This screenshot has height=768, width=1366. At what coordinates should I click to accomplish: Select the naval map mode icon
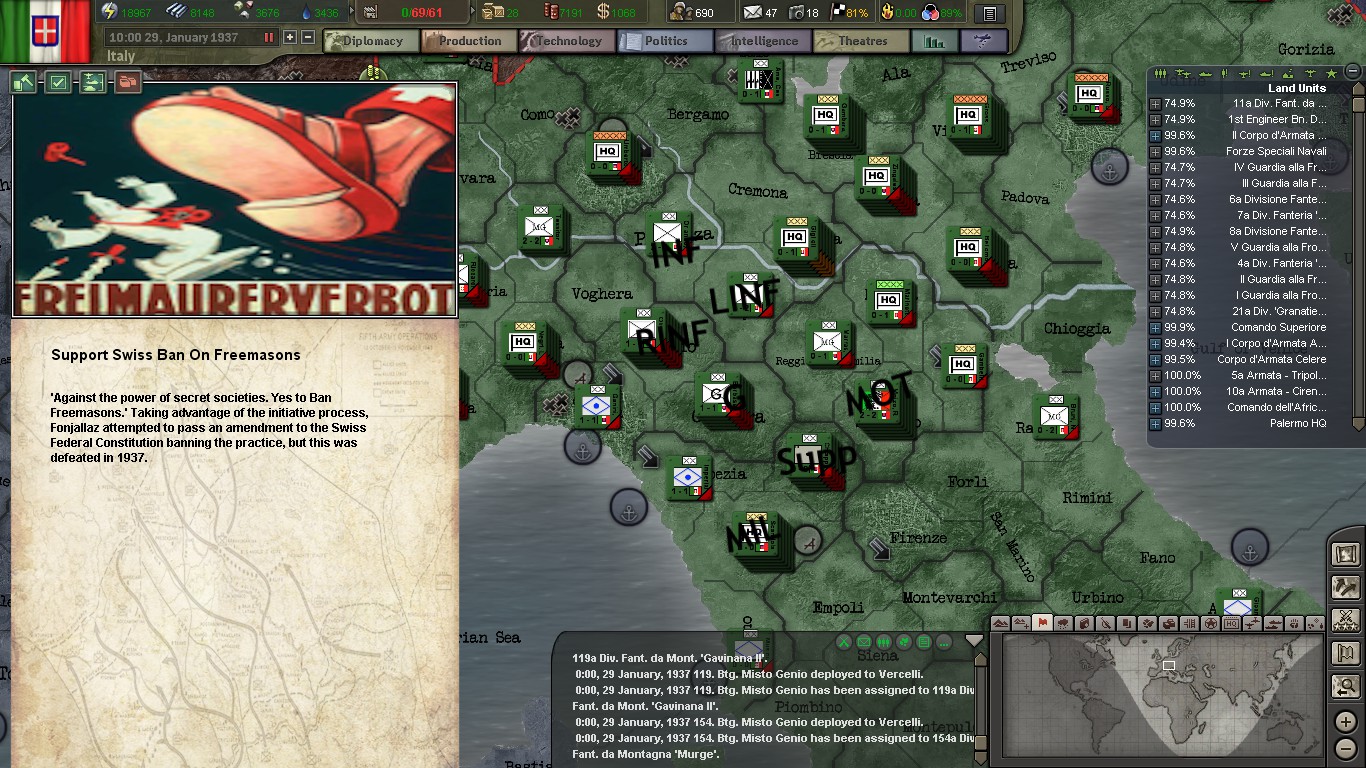coord(1276,622)
